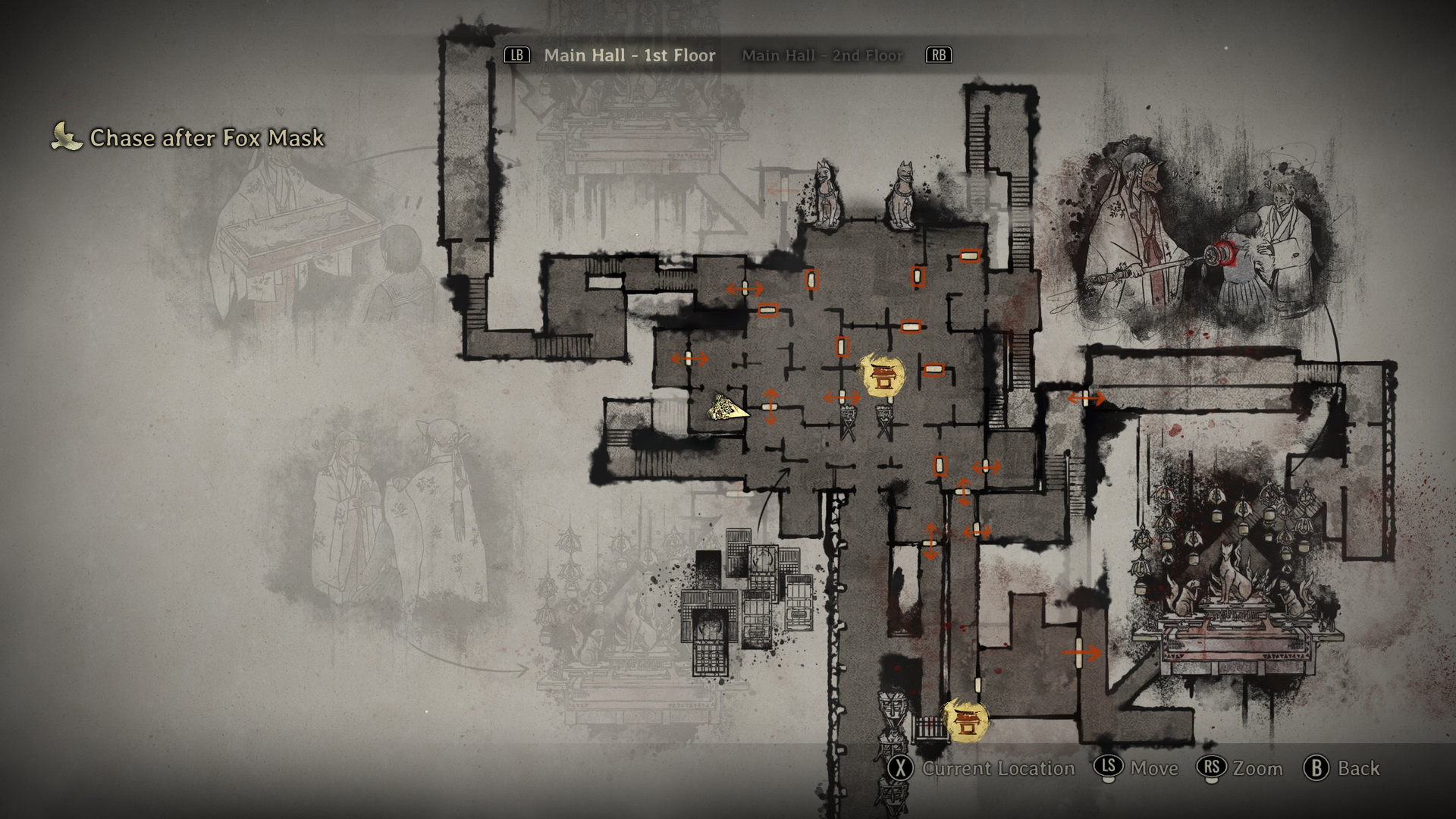
Task: Switch to the Main Hall - 2nd Floor tab
Action: tap(823, 55)
